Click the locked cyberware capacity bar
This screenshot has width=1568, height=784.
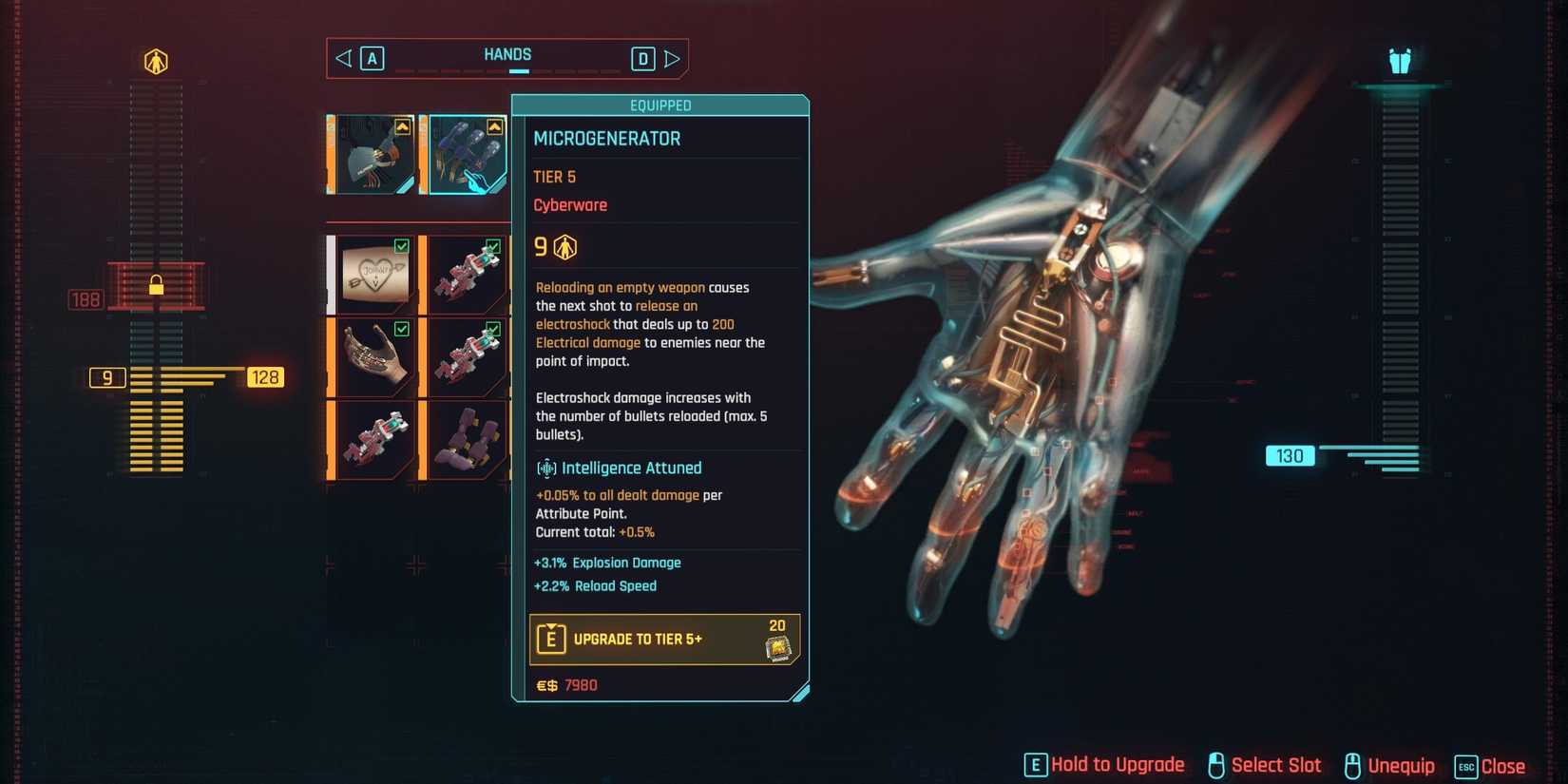point(156,285)
